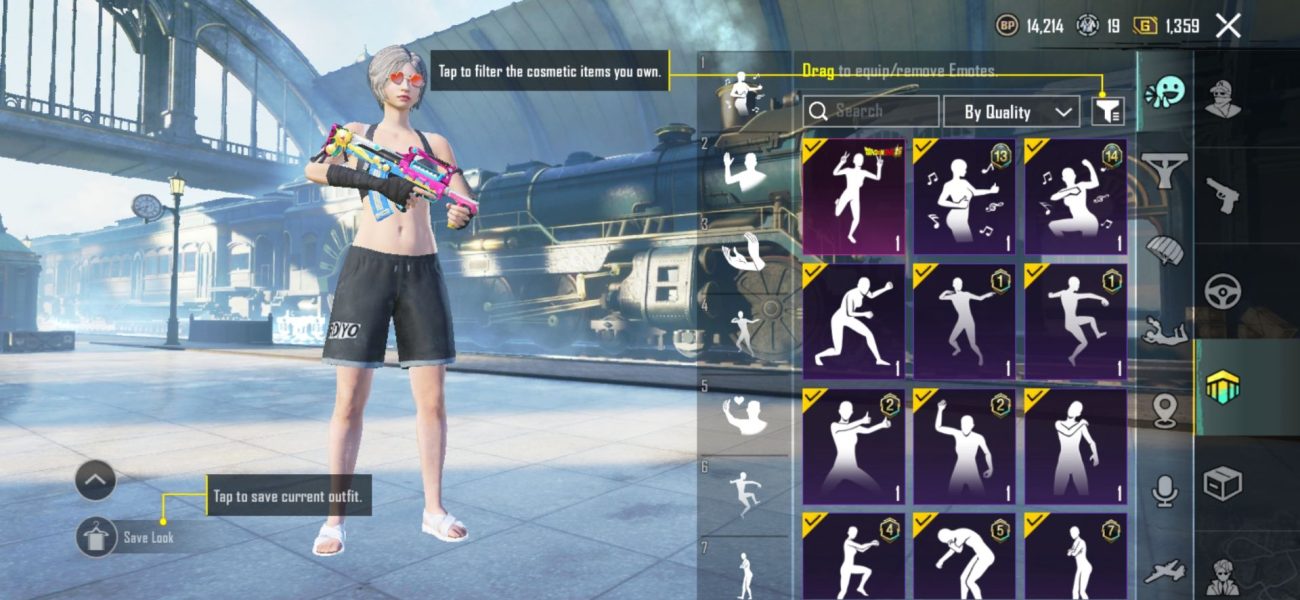Switch to the steering wheel vehicle category
The width and height of the screenshot is (1300, 600).
click(1221, 291)
